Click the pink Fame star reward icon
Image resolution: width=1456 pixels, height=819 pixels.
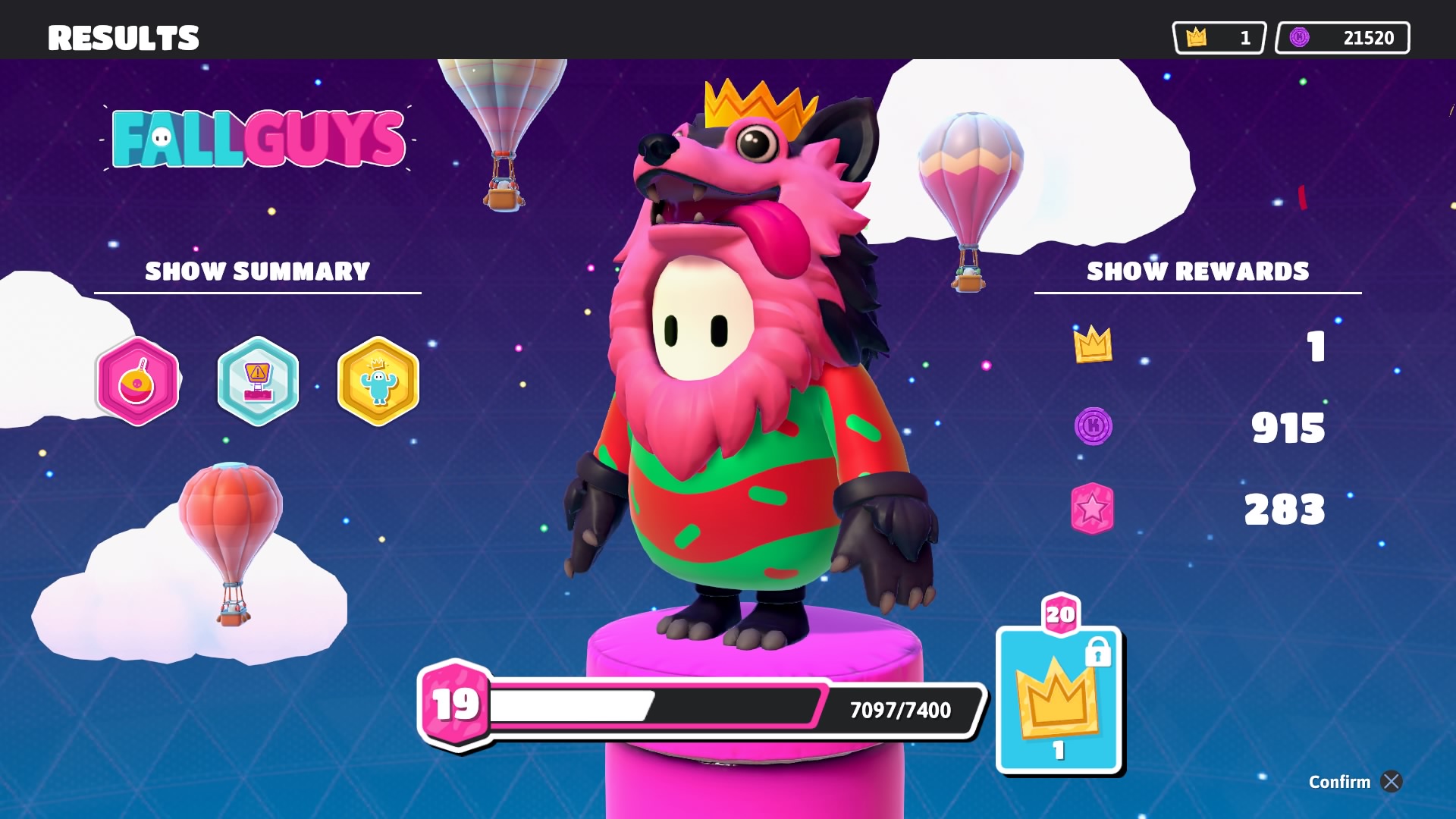click(x=1092, y=510)
